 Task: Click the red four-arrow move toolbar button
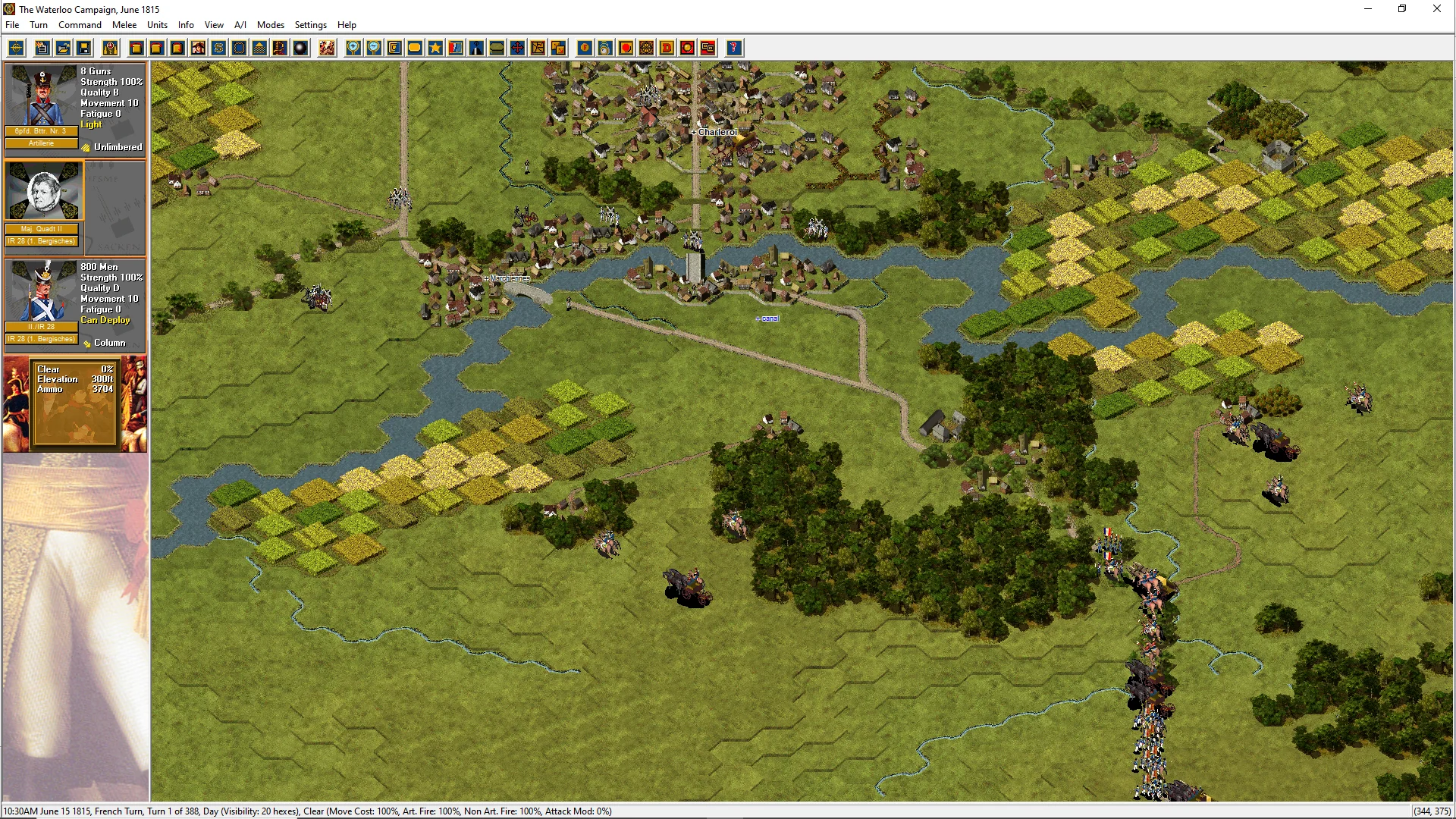point(517,49)
